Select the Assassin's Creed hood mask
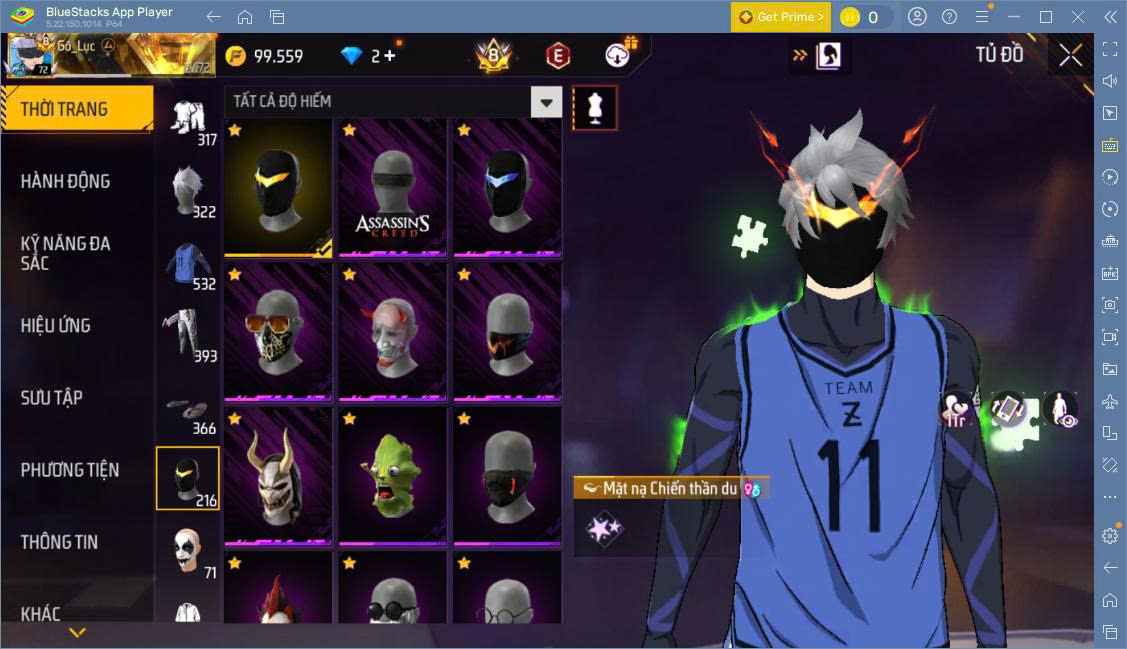This screenshot has width=1127, height=649. (x=393, y=189)
